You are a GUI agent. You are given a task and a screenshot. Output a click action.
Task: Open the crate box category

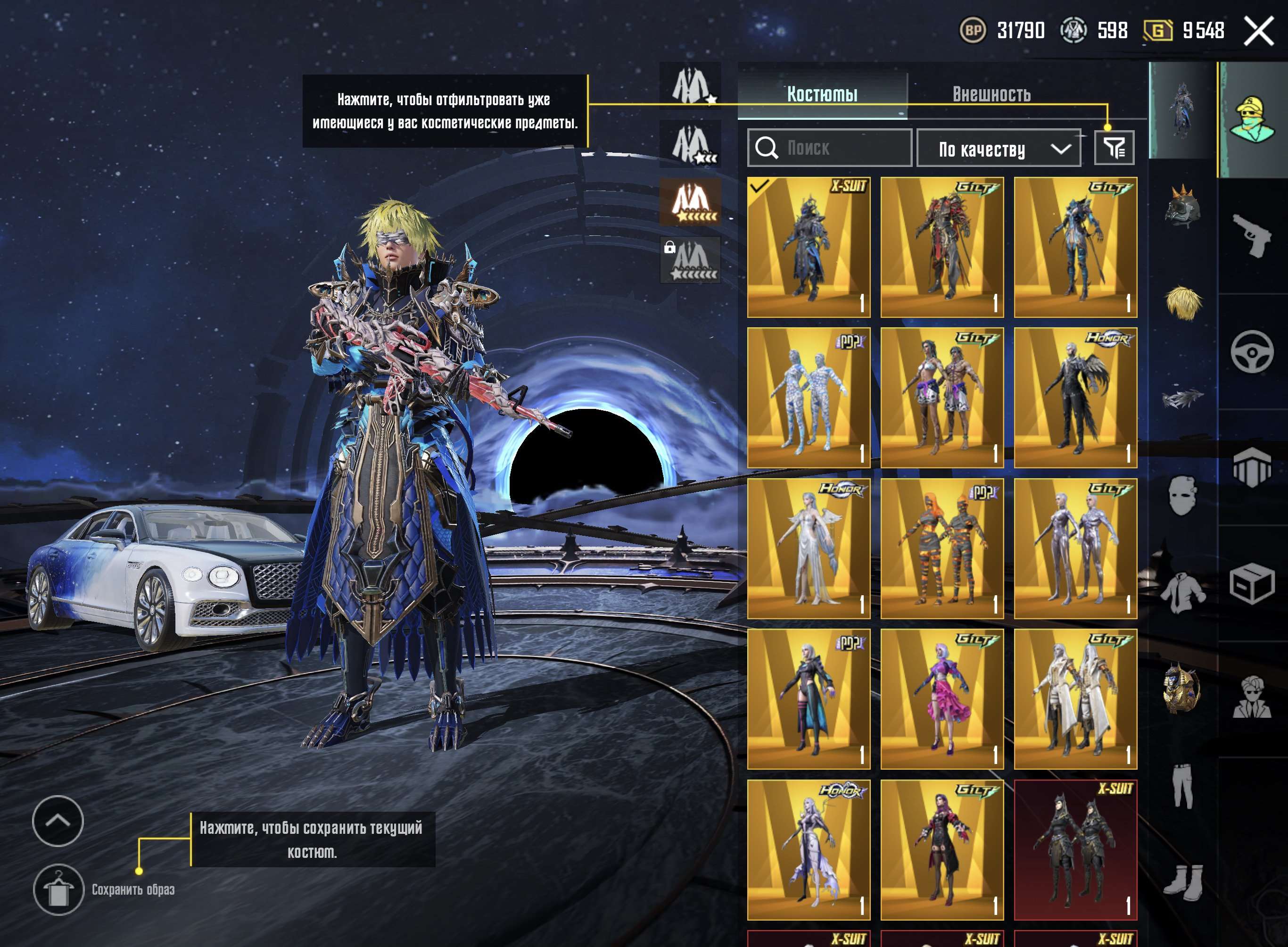point(1253,583)
